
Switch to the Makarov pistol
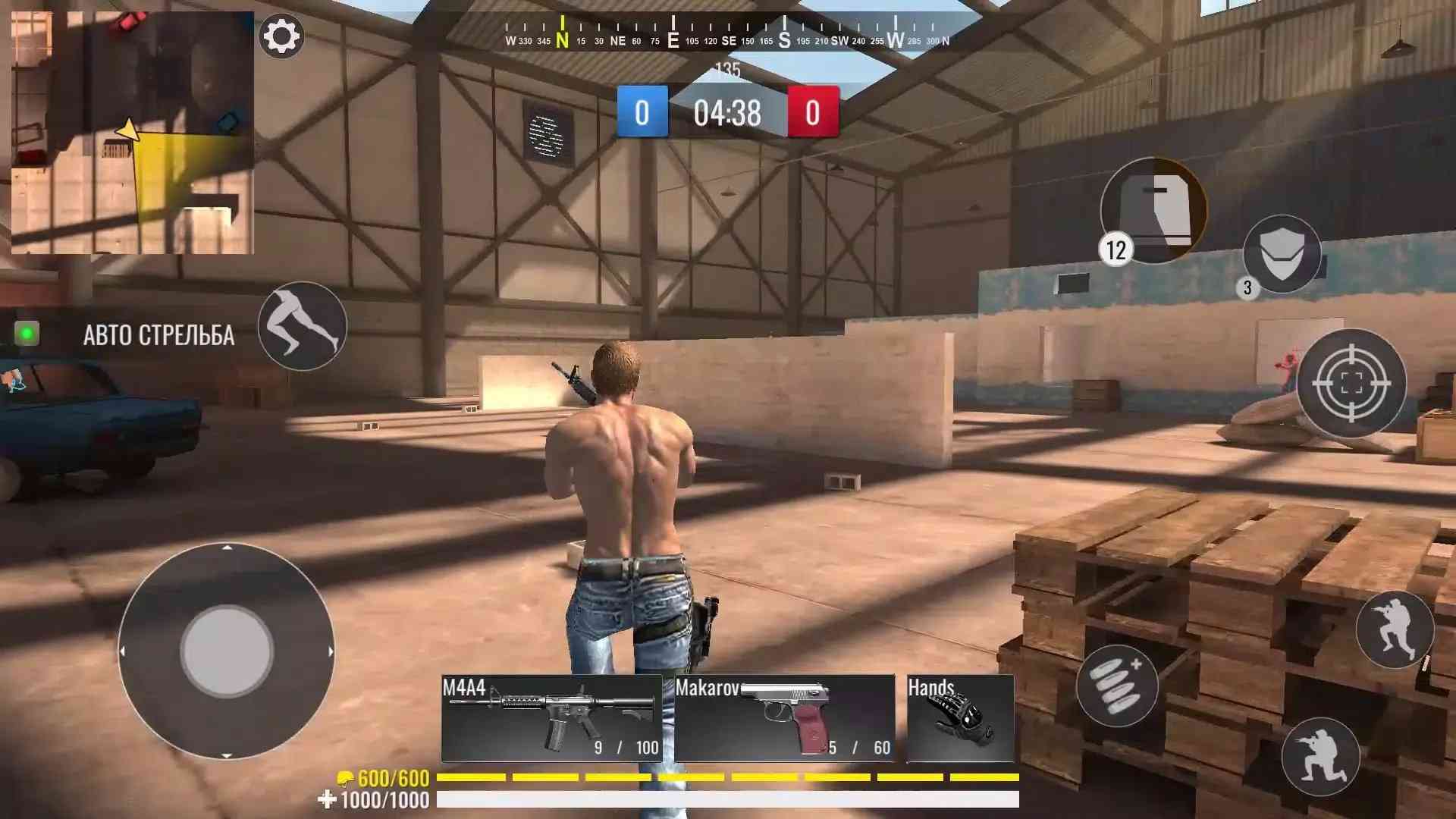(x=784, y=717)
